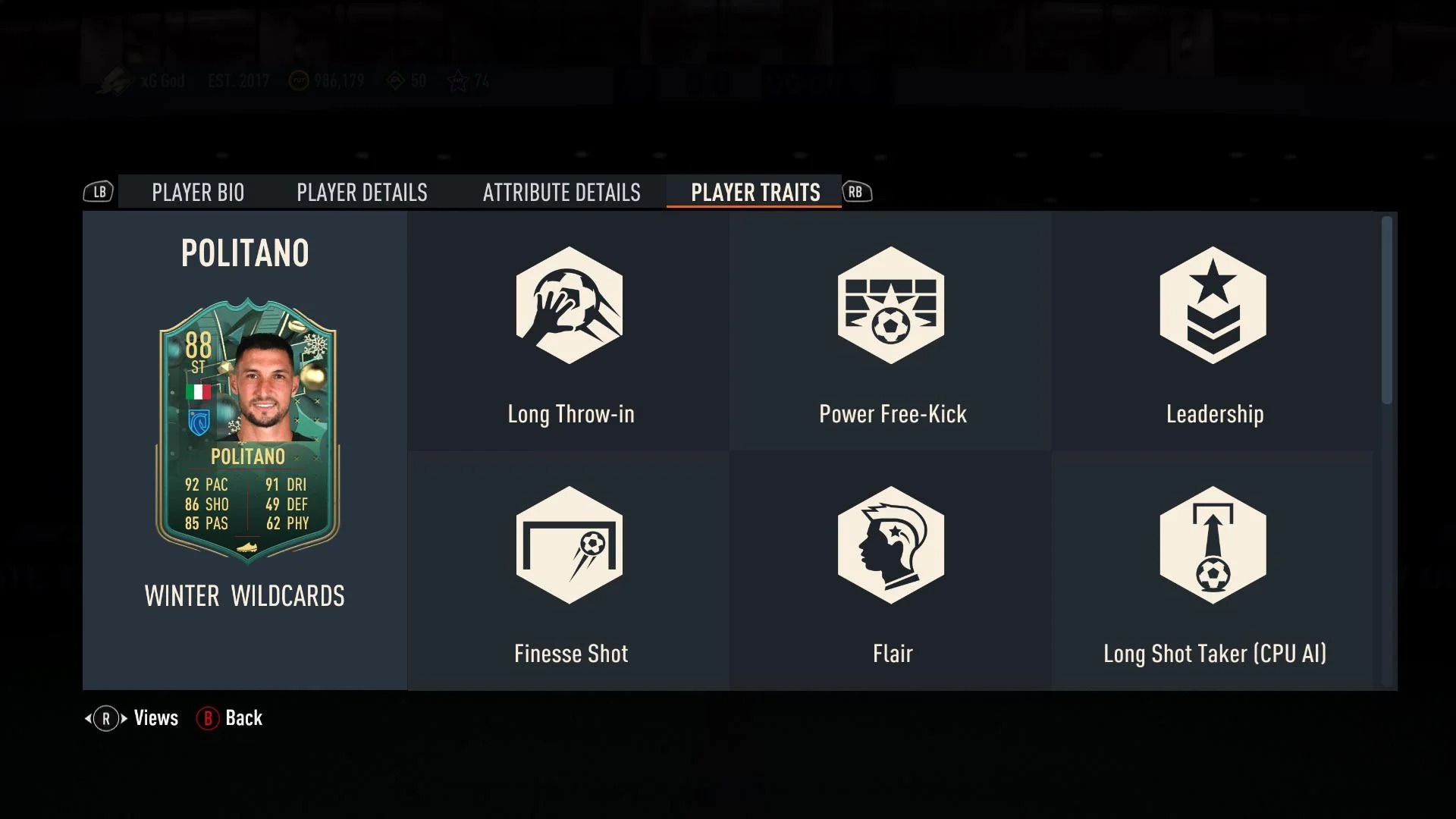
Task: Choose the Power Free-Kick trait tile
Action: click(891, 332)
